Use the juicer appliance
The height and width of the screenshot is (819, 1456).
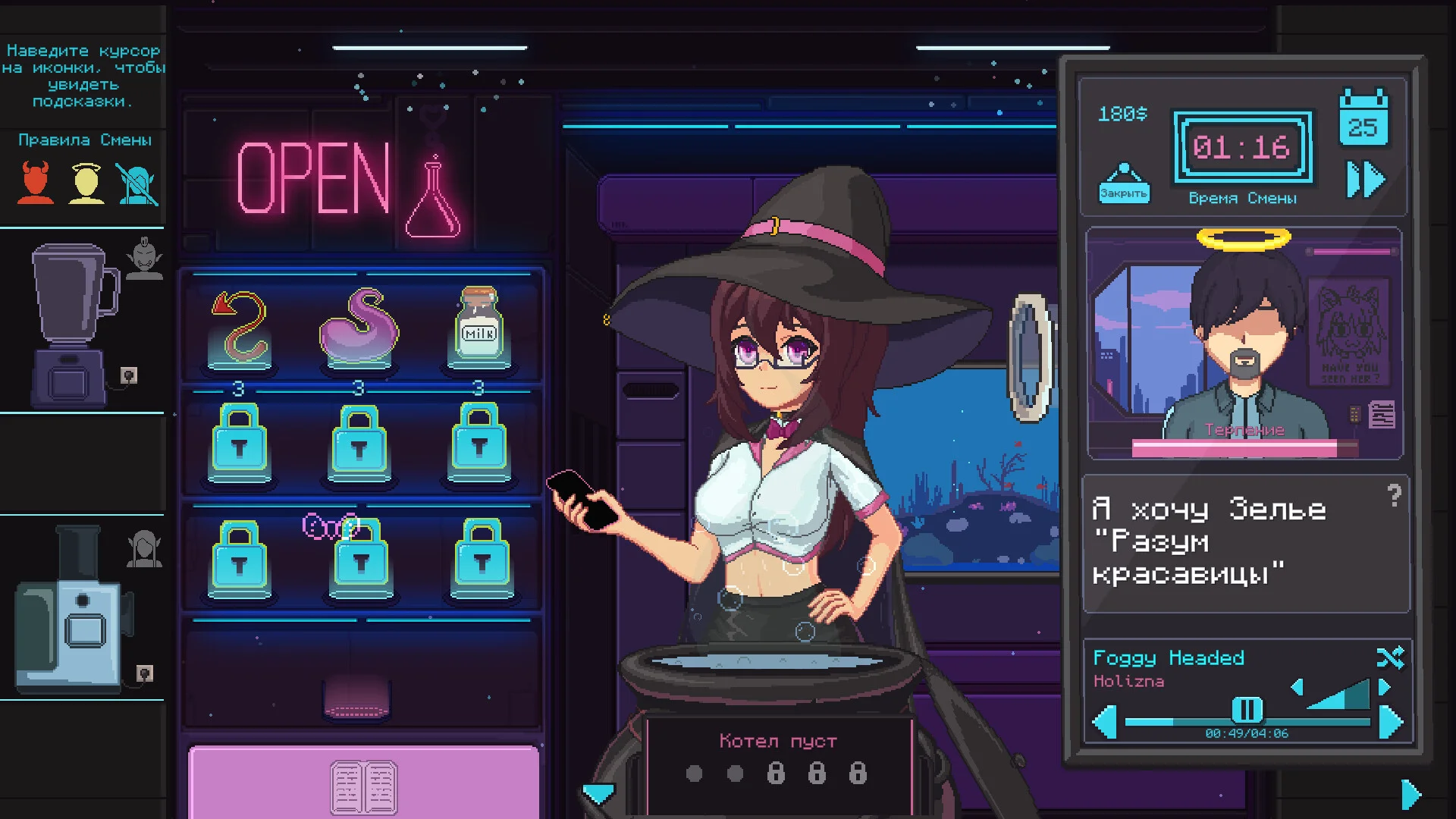pyautogui.click(x=72, y=610)
